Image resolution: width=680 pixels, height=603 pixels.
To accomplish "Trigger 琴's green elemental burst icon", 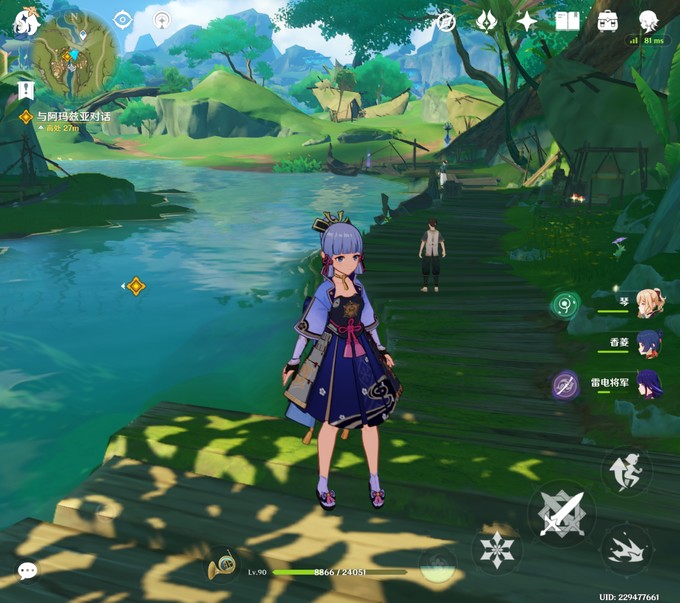I will click(x=566, y=305).
